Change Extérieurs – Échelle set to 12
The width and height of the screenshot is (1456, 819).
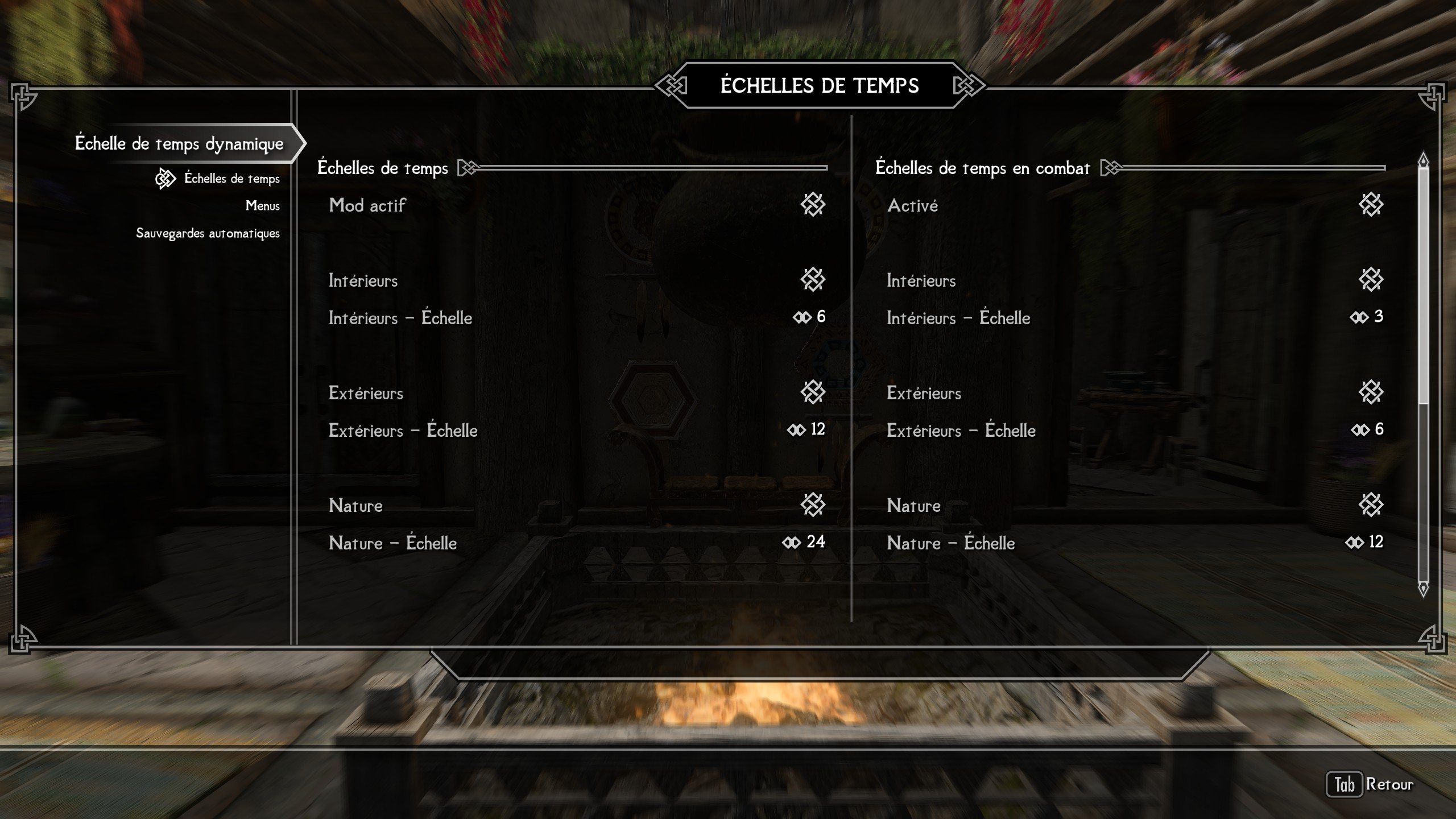point(806,429)
